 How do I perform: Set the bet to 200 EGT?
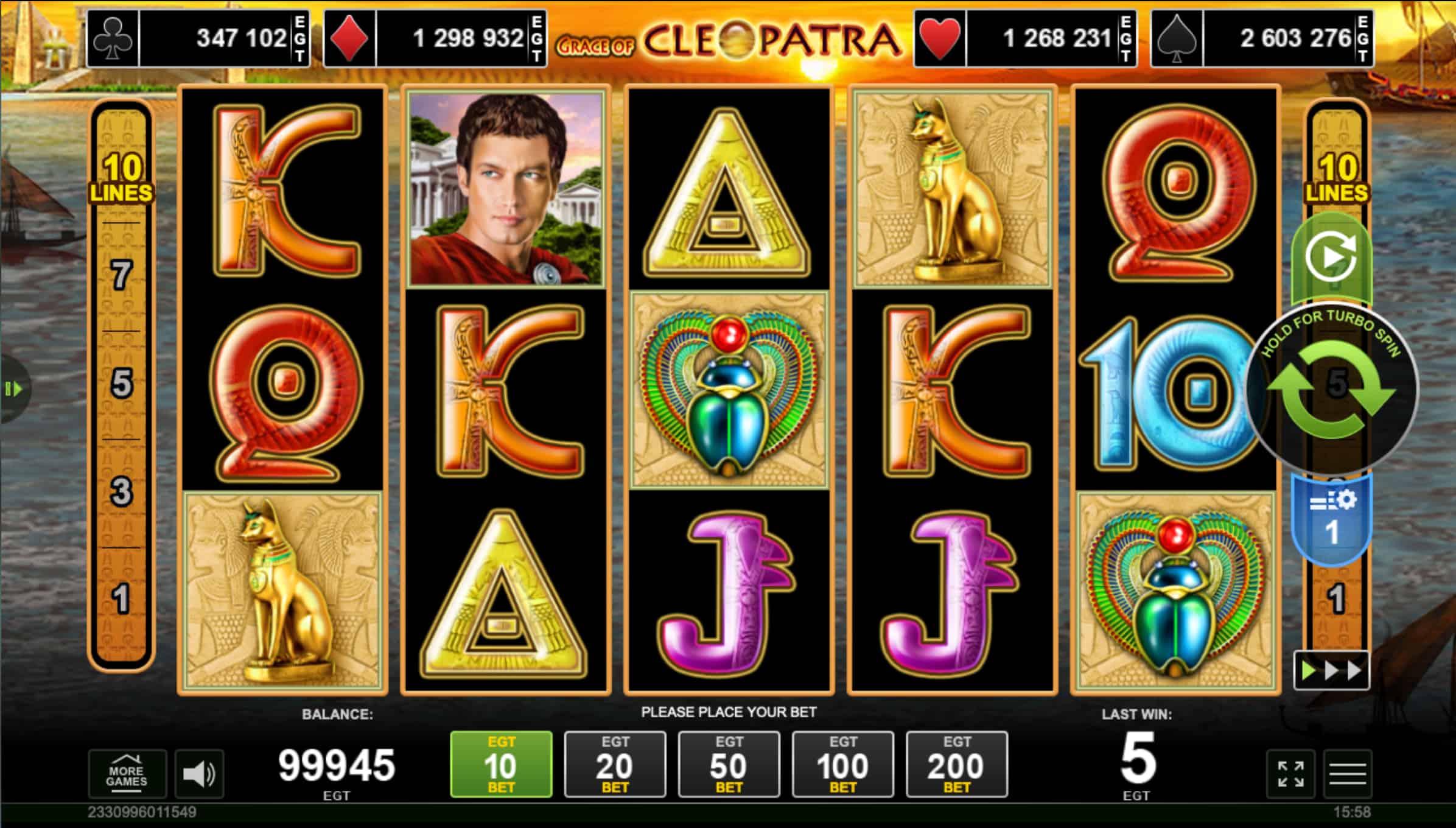956,764
